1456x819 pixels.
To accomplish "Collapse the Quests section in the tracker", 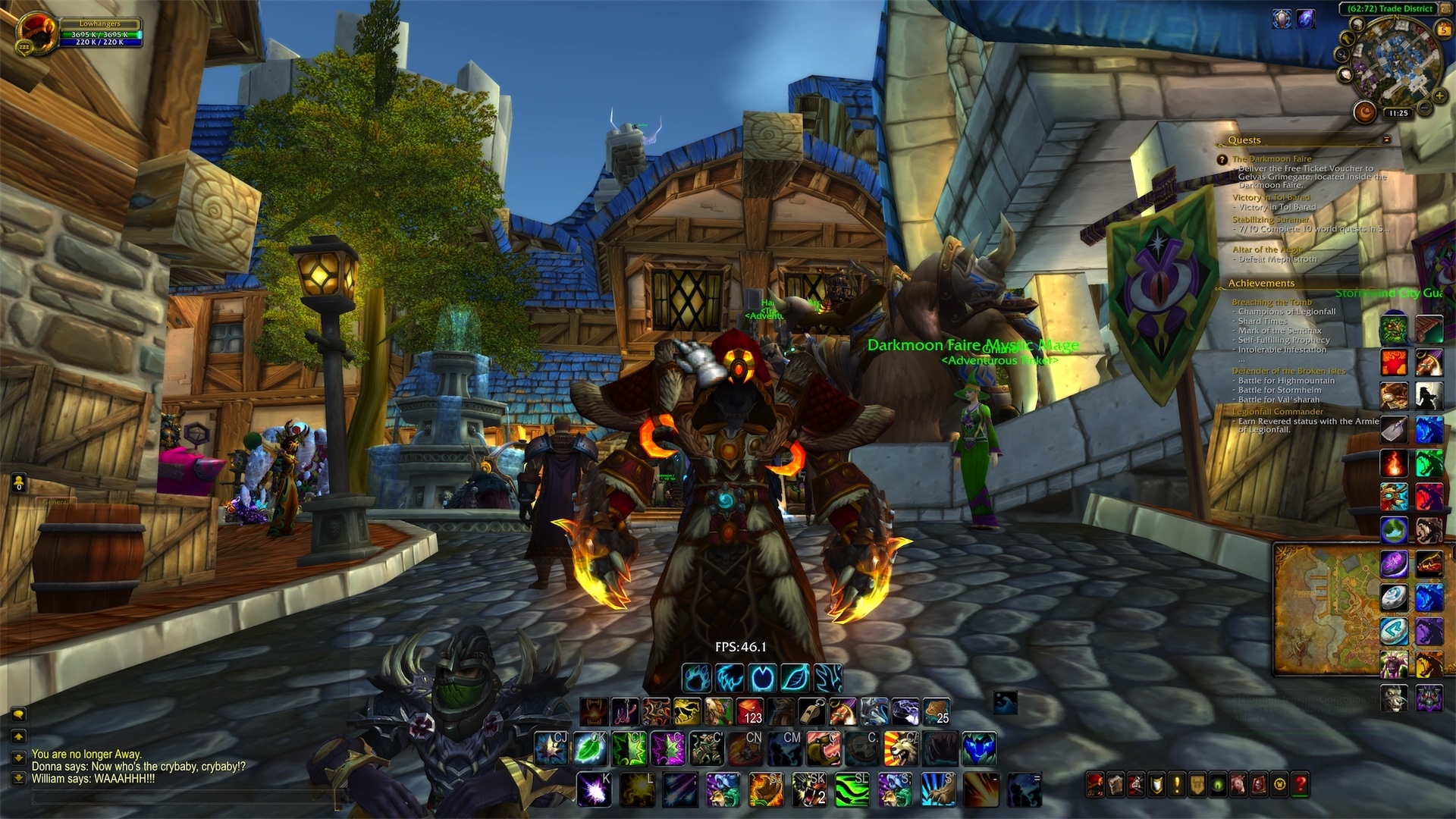I will (x=1244, y=140).
